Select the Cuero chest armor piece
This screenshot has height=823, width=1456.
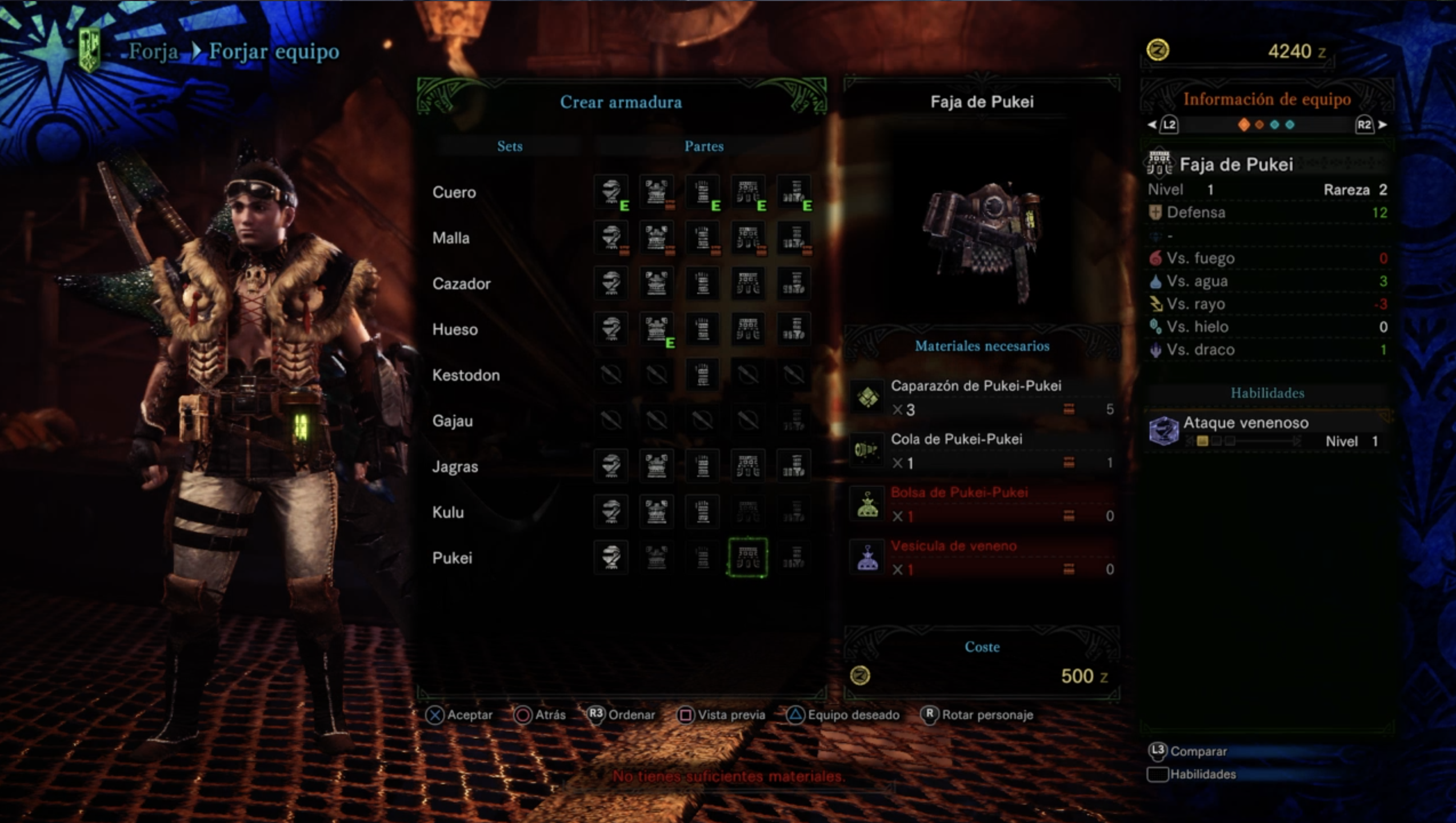tap(657, 192)
